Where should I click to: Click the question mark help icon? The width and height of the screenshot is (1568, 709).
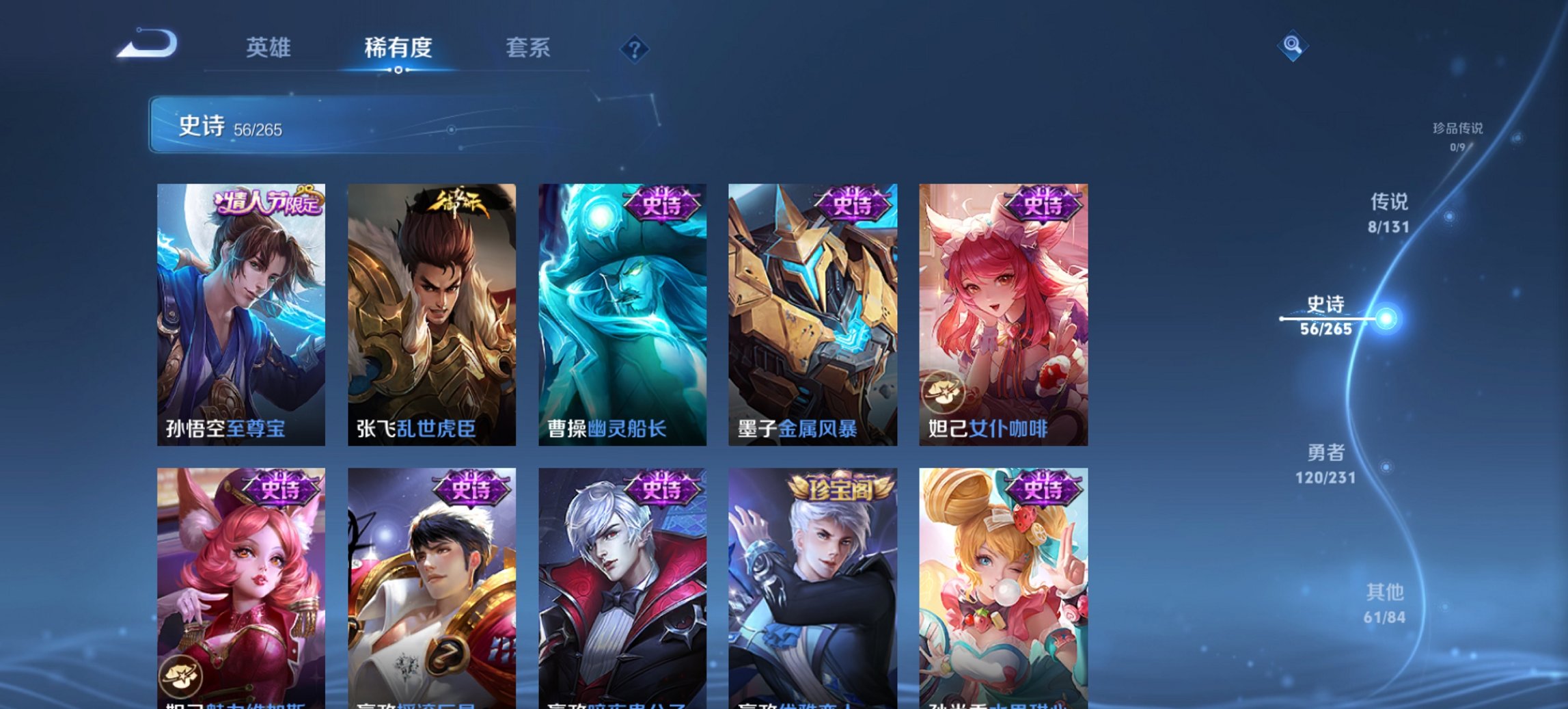coord(634,50)
